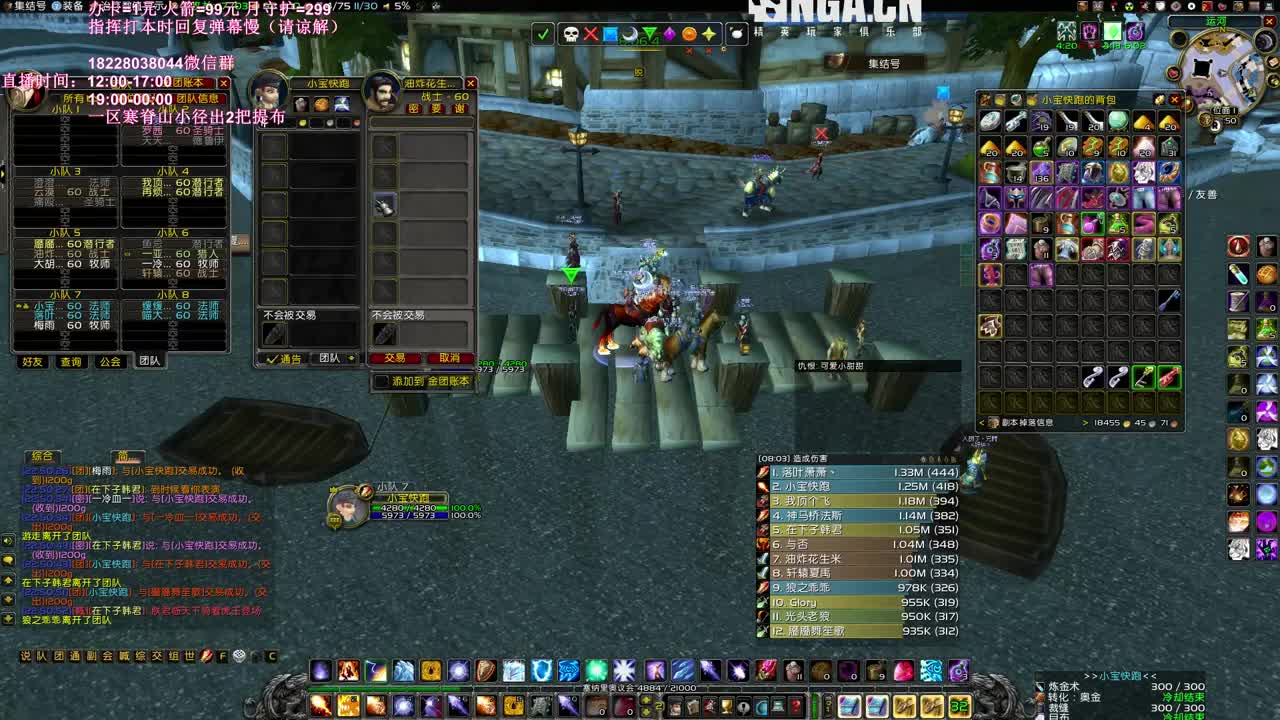Toggle the 通告 checkbox in the trade window
Screen dimensions: 1280x720
273,358
